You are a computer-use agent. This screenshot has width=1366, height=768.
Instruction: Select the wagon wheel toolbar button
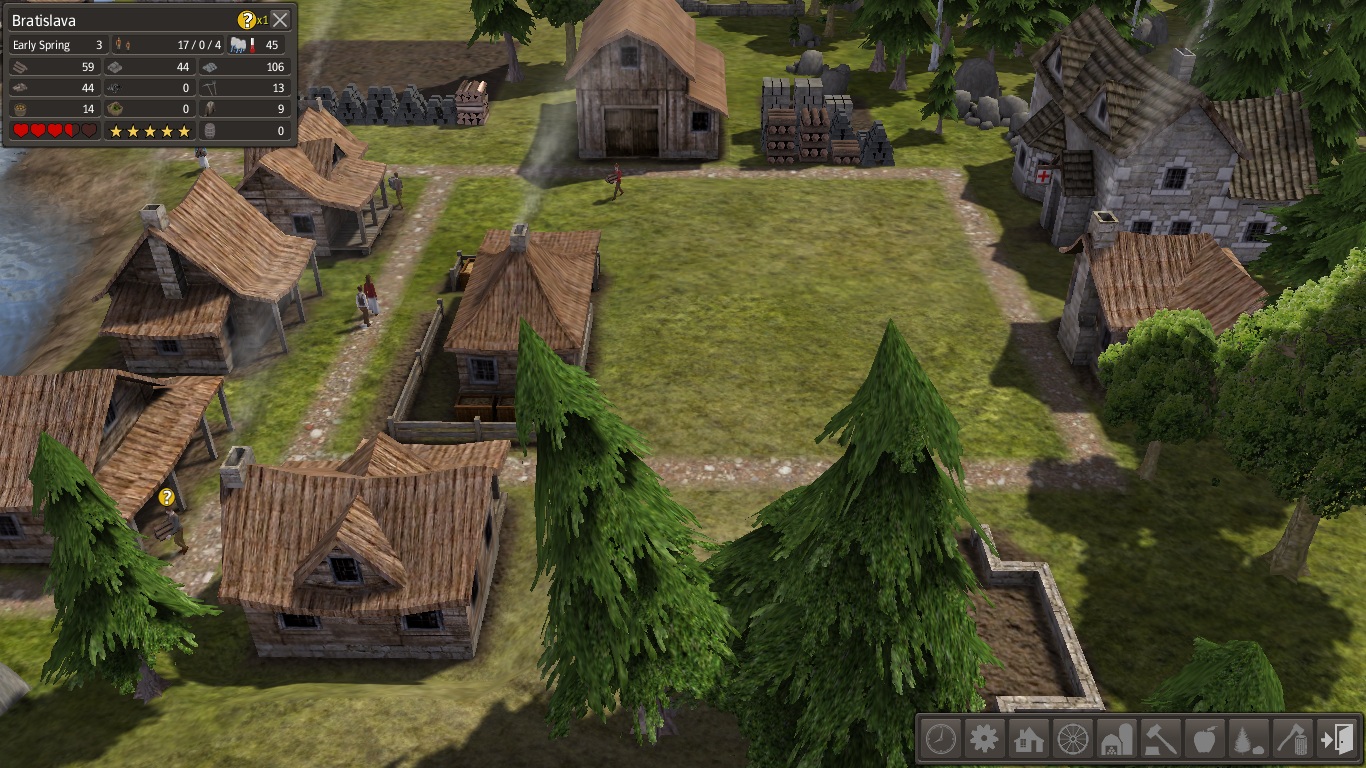pyautogui.click(x=1072, y=740)
